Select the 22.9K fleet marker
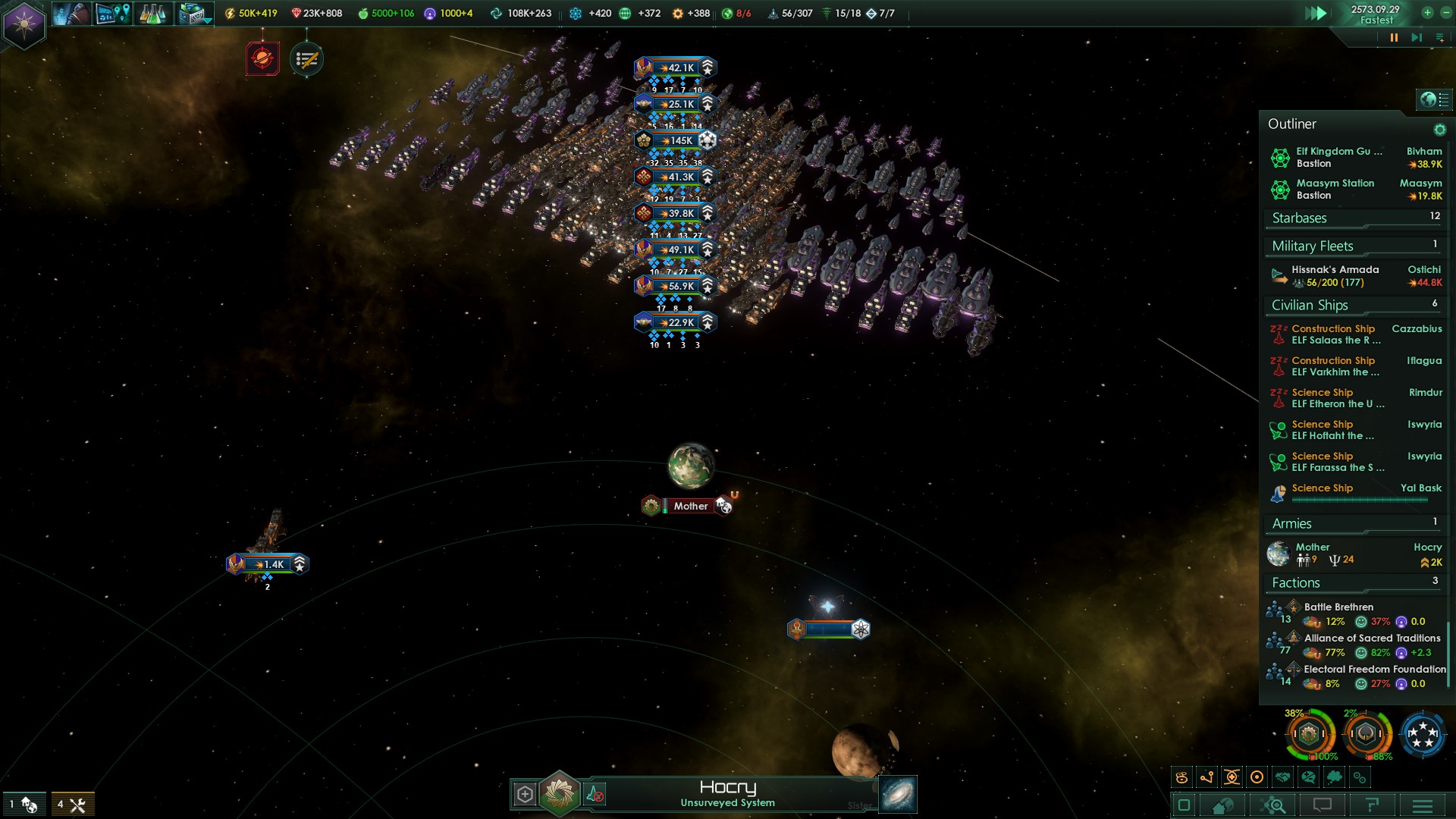1456x819 pixels. [x=676, y=322]
